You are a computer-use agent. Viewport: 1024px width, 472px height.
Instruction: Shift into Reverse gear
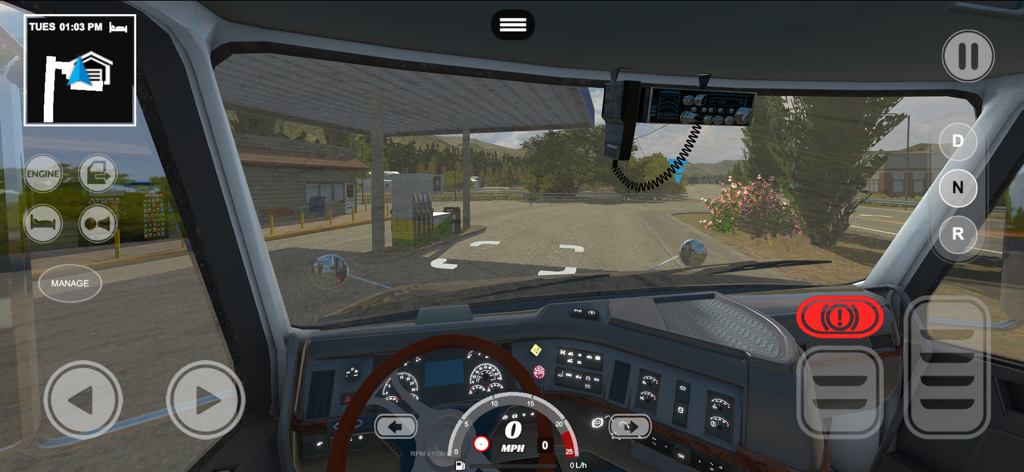point(957,235)
